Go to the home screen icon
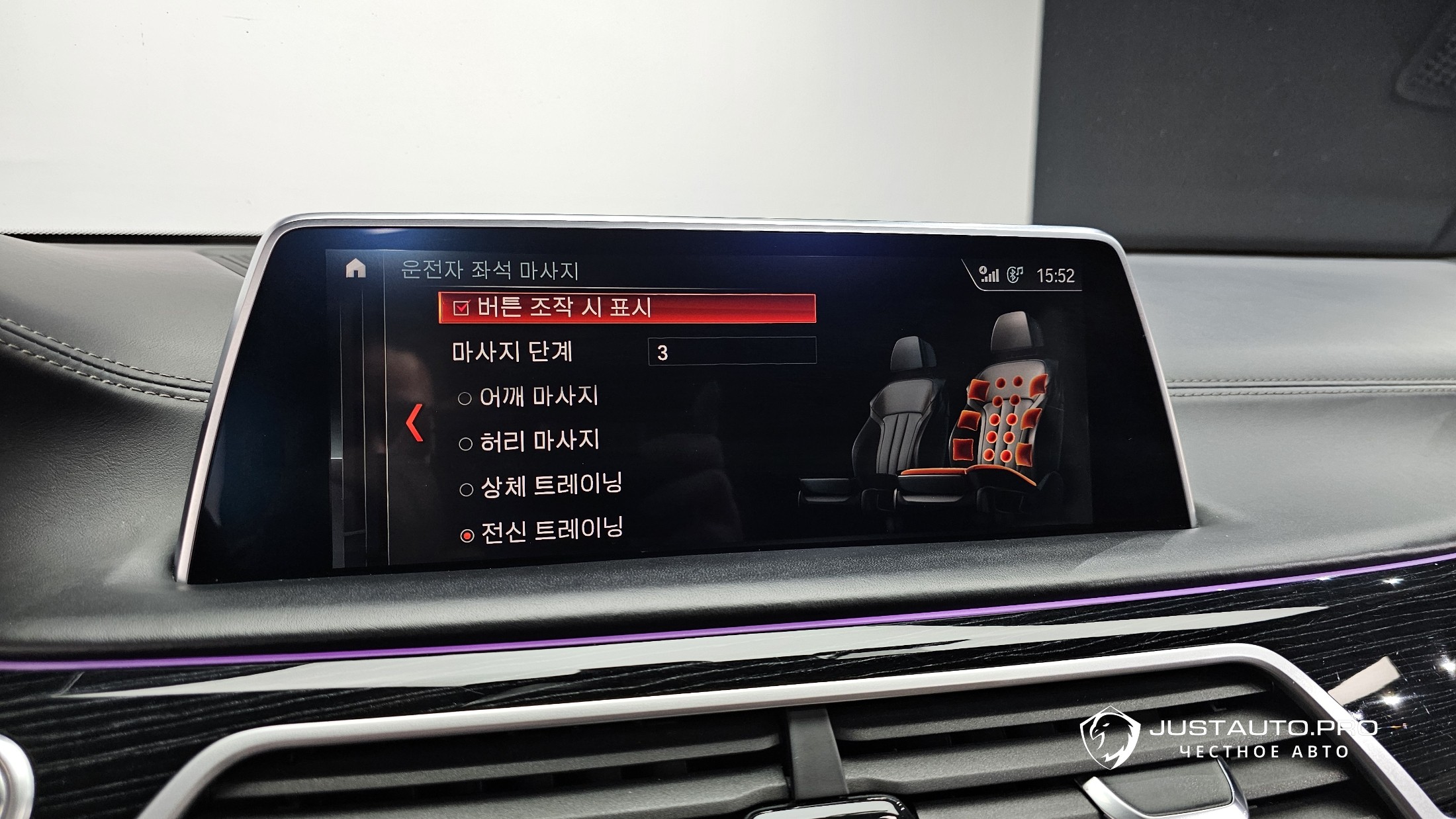 coord(356,269)
